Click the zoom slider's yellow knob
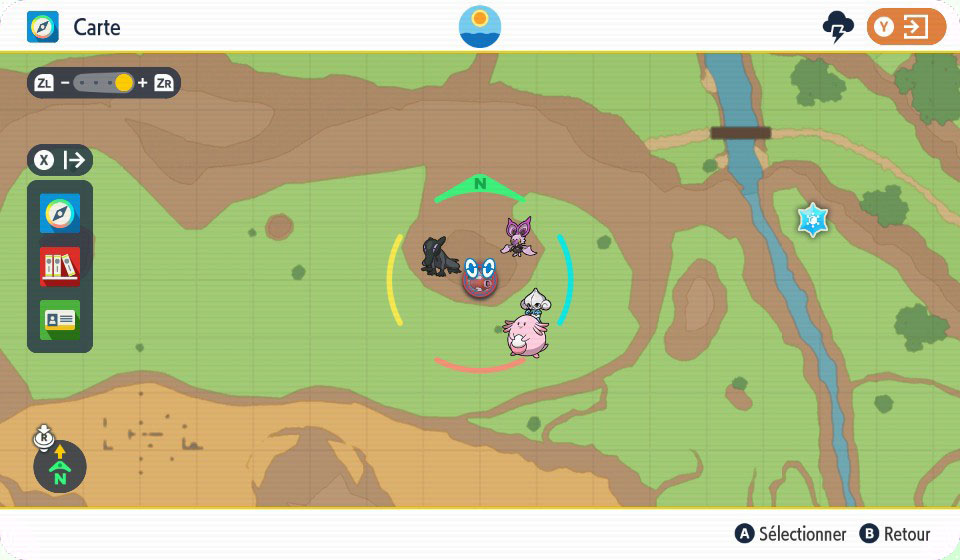Image resolution: width=960 pixels, height=560 pixels. [124, 83]
